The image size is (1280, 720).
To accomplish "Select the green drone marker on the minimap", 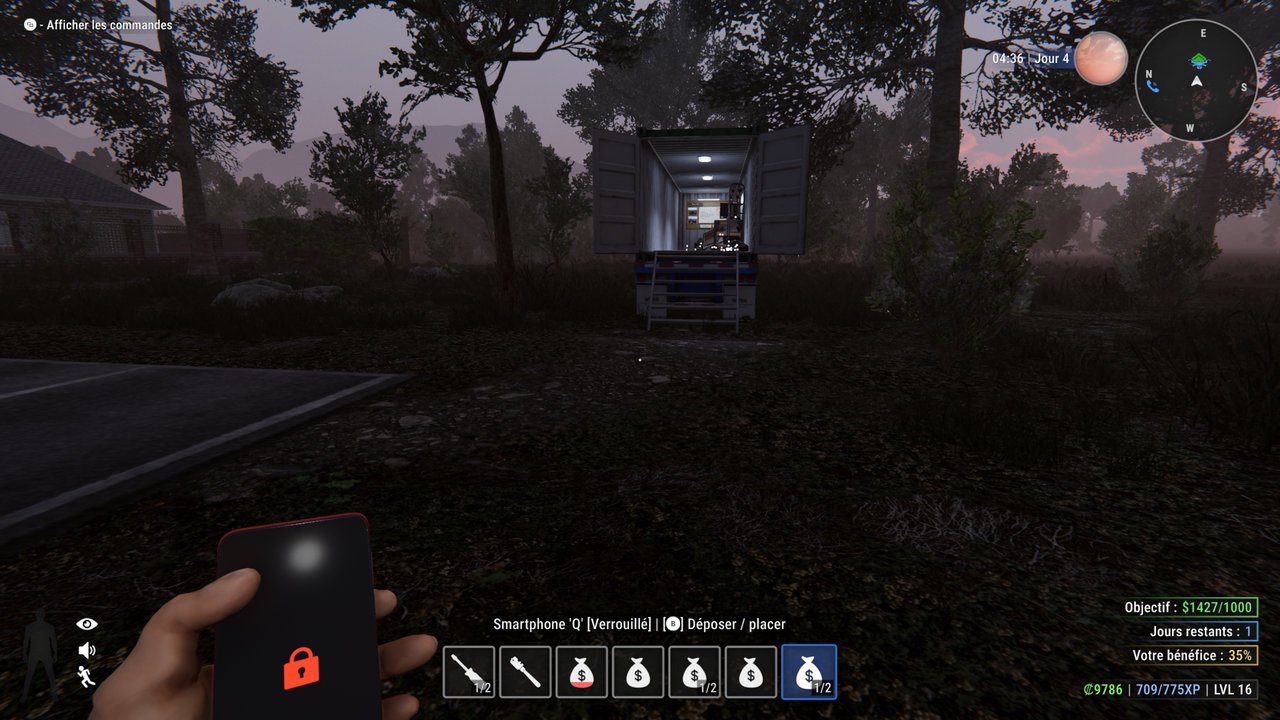I will 1198,60.
